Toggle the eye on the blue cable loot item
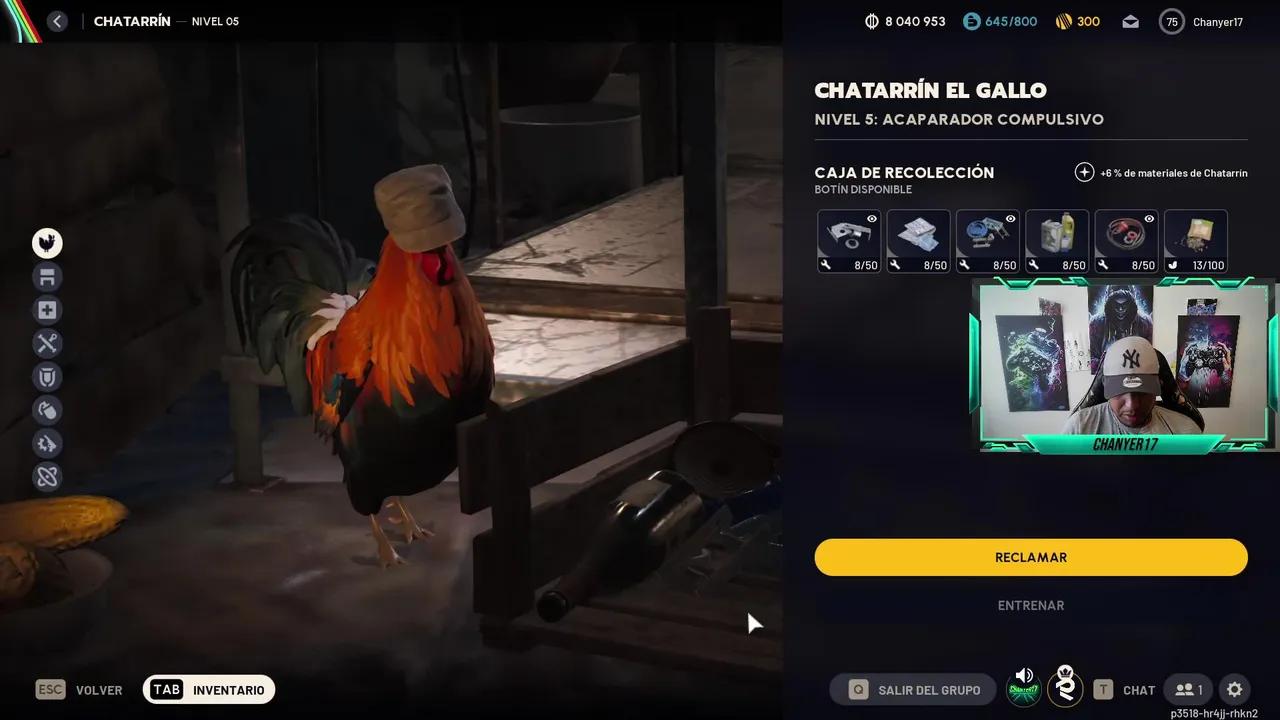 (1012, 218)
